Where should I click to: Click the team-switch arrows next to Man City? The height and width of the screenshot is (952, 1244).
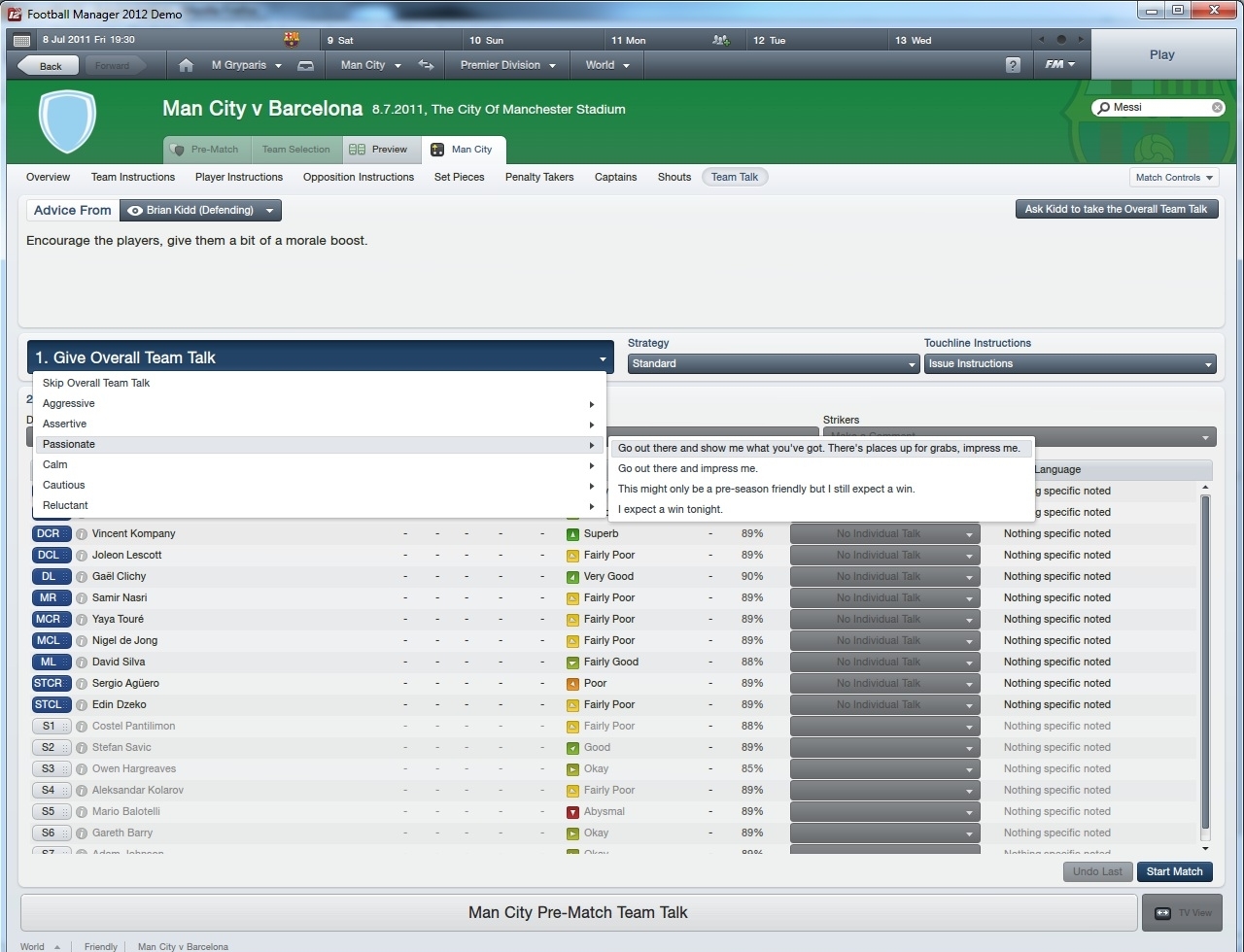point(426,64)
